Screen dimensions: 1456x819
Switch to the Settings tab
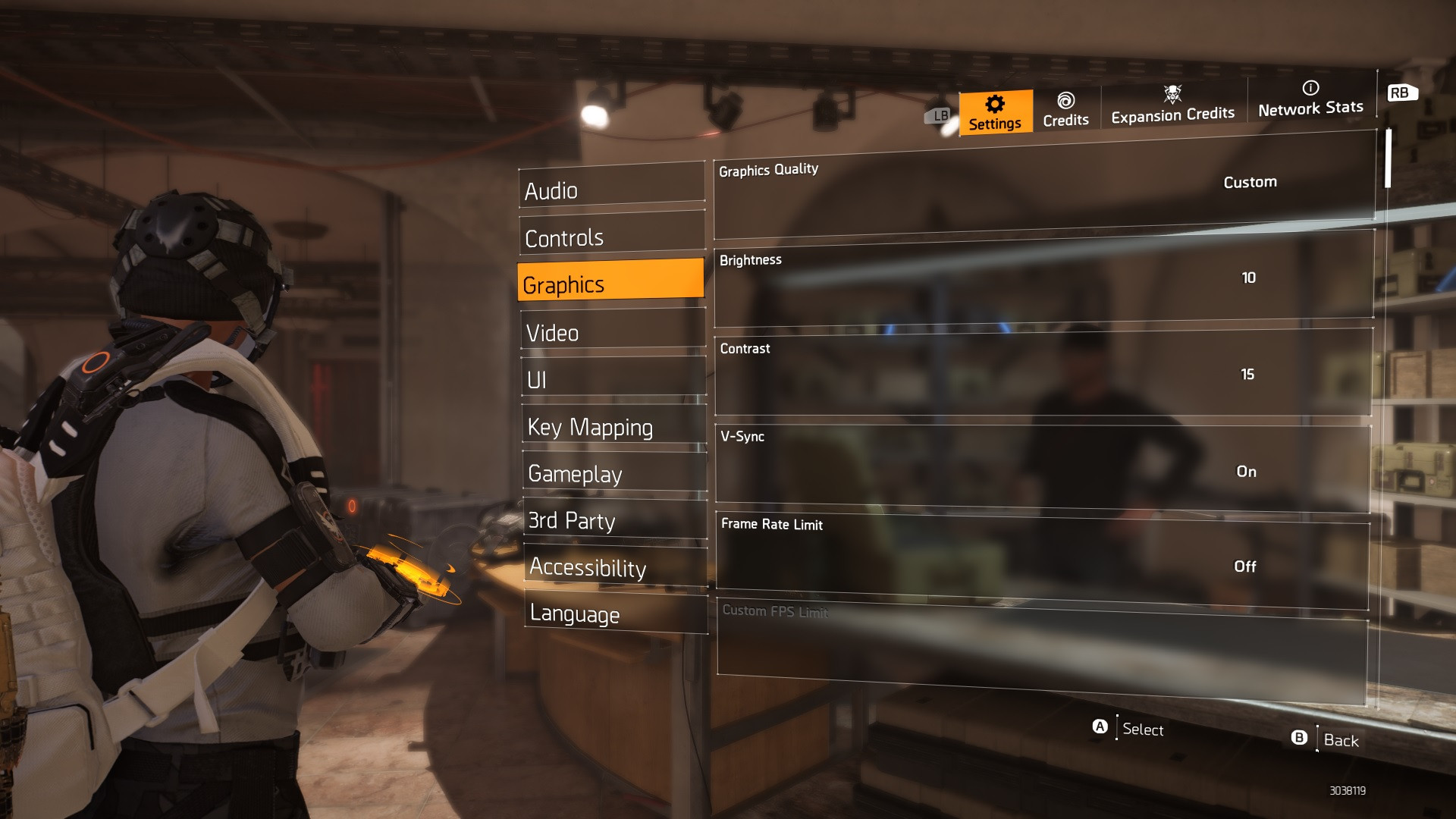[x=995, y=112]
